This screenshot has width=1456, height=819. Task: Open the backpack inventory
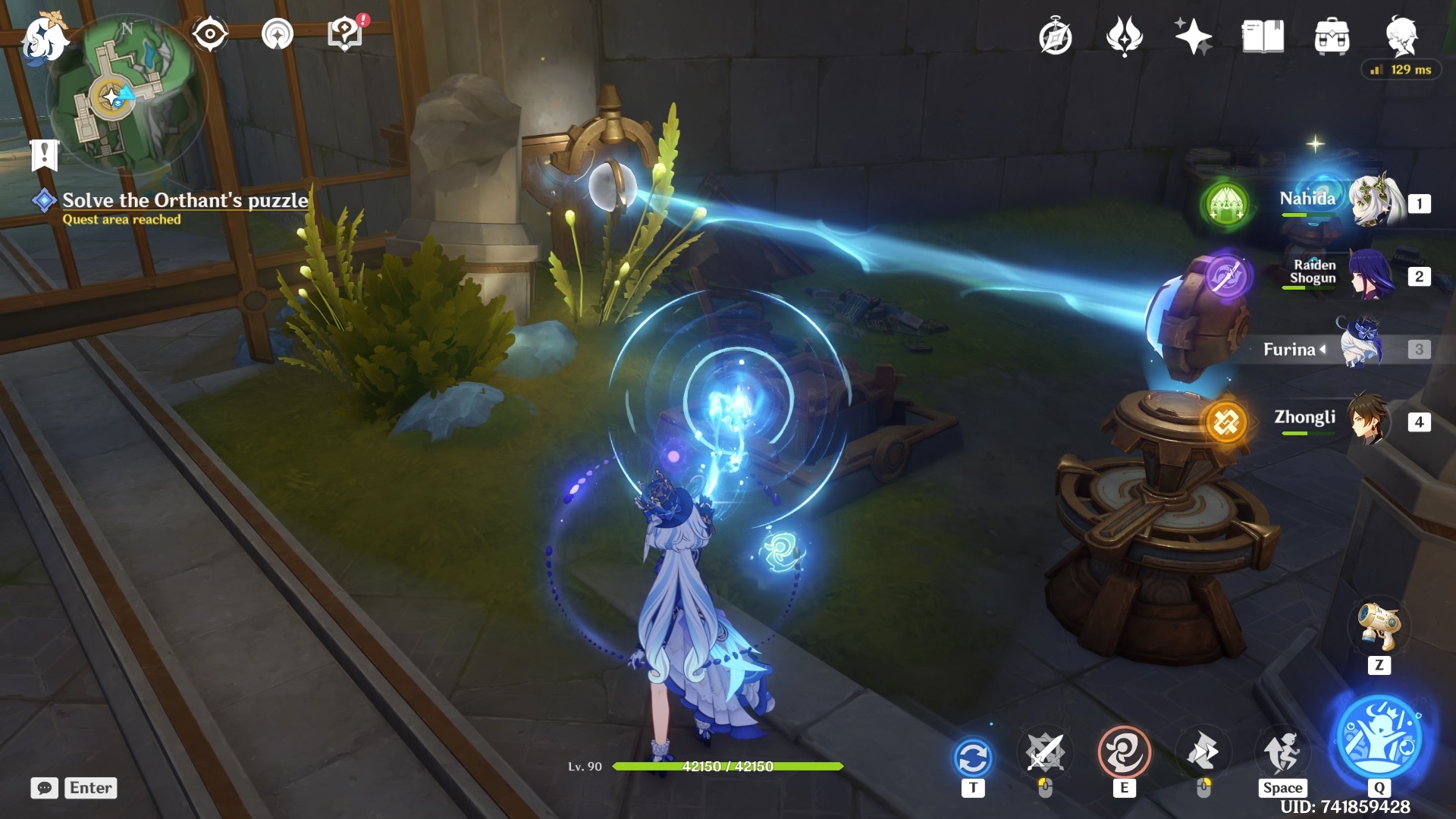pos(1332,36)
